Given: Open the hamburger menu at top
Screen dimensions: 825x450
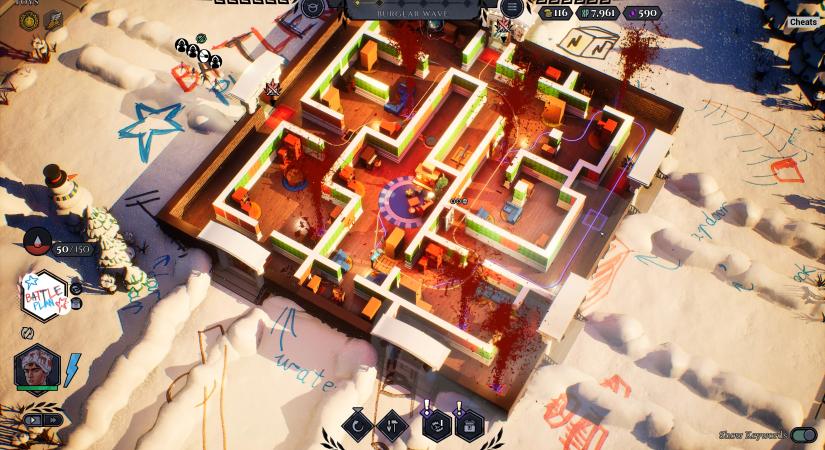Looking at the screenshot, I should (x=512, y=8).
